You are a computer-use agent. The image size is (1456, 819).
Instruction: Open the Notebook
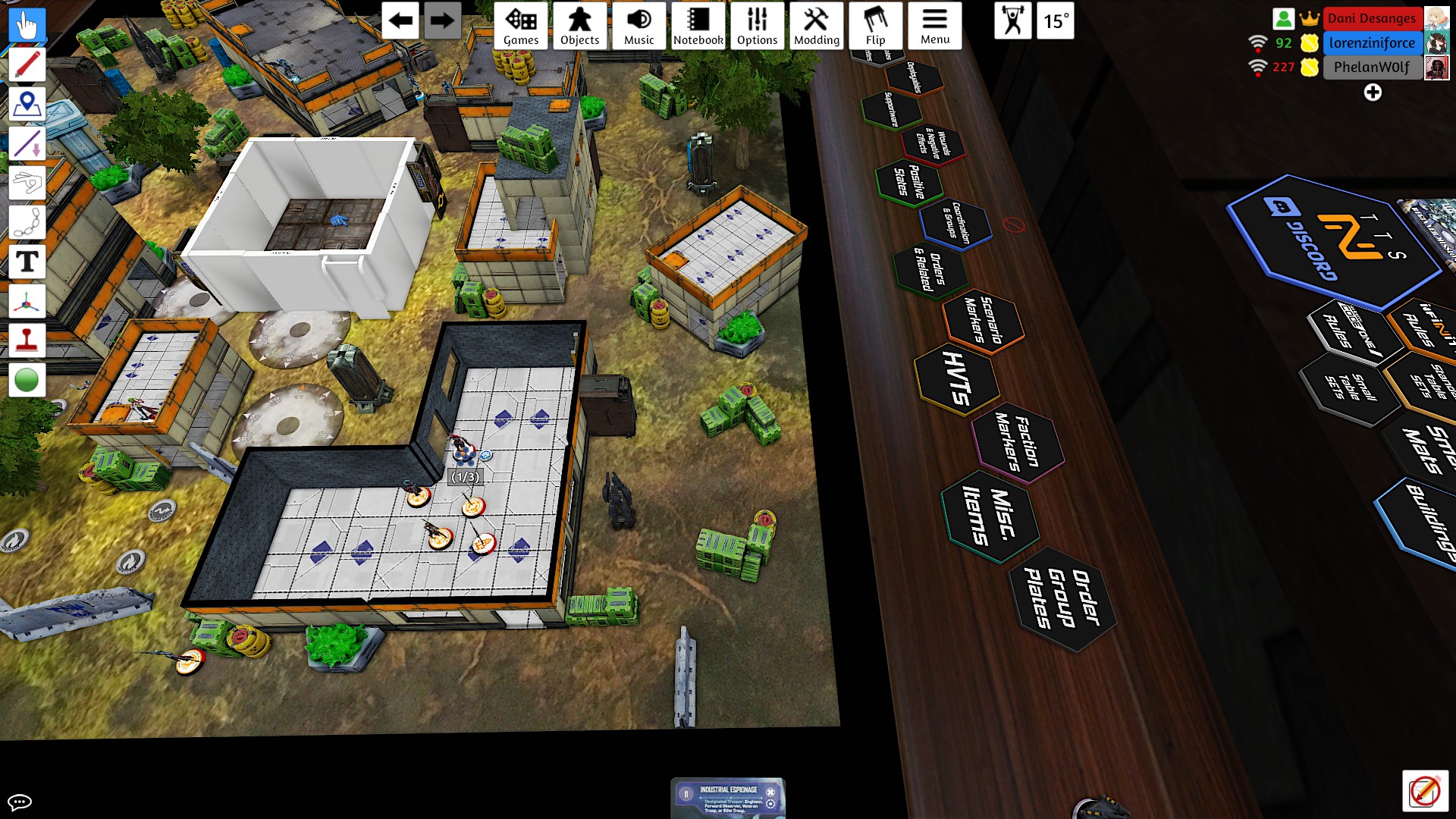(x=698, y=26)
